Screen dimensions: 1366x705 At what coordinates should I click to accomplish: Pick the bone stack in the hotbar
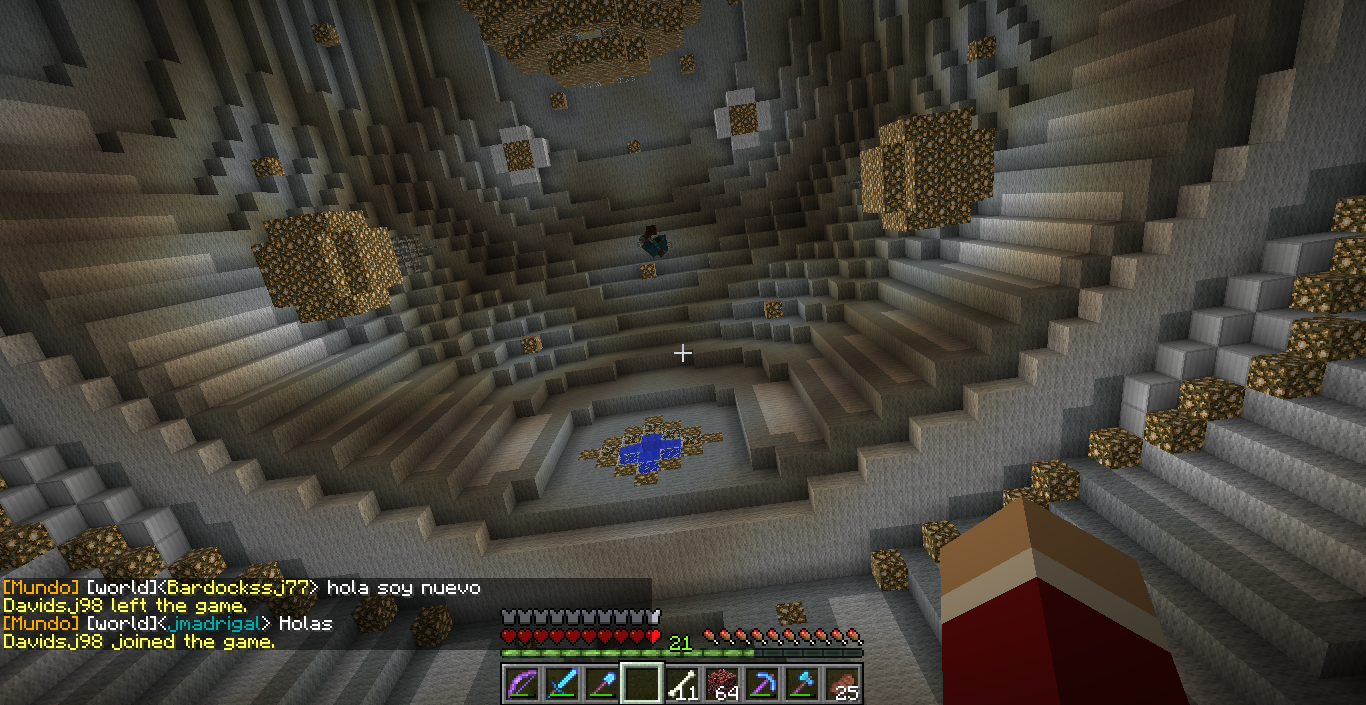682,684
